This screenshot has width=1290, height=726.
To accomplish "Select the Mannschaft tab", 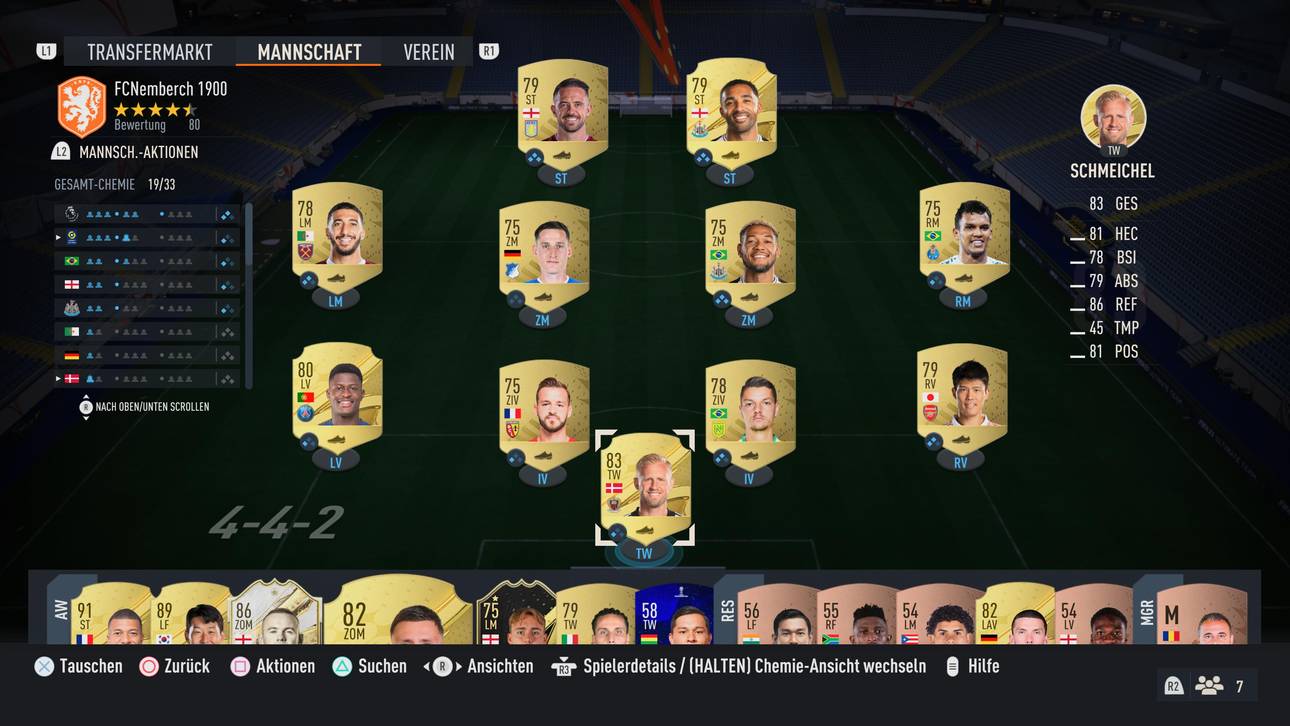I will [309, 52].
